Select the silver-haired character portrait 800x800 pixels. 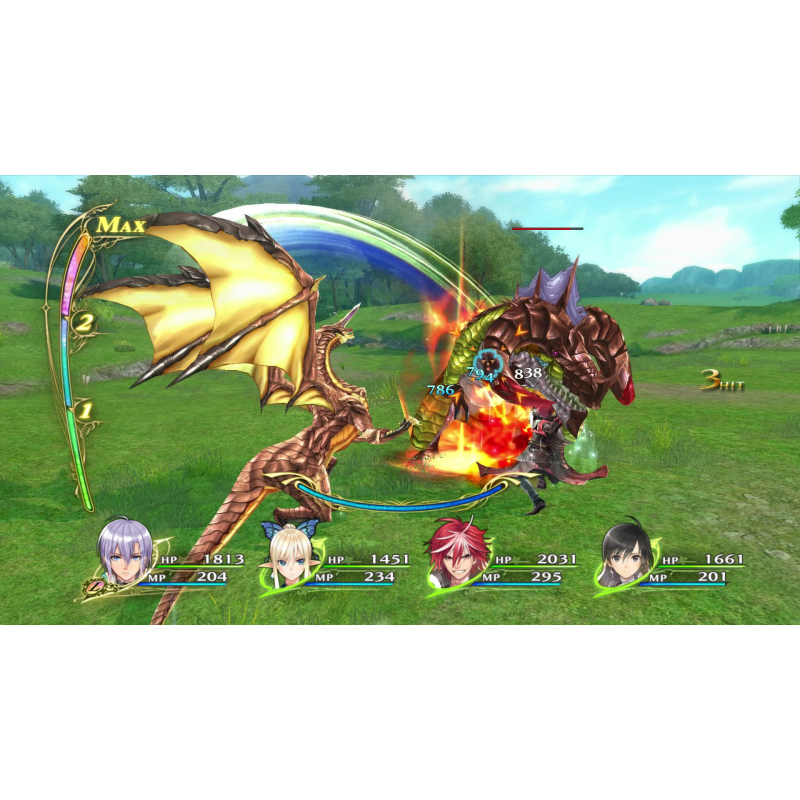pos(125,554)
